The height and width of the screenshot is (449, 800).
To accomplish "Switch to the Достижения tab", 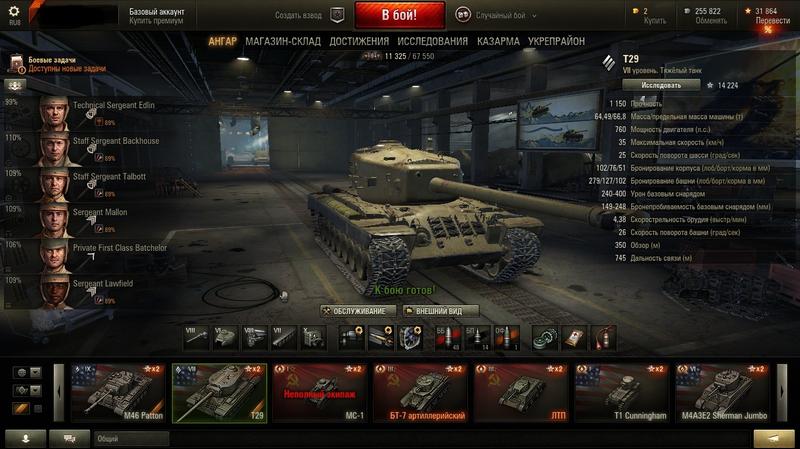I will [359, 41].
